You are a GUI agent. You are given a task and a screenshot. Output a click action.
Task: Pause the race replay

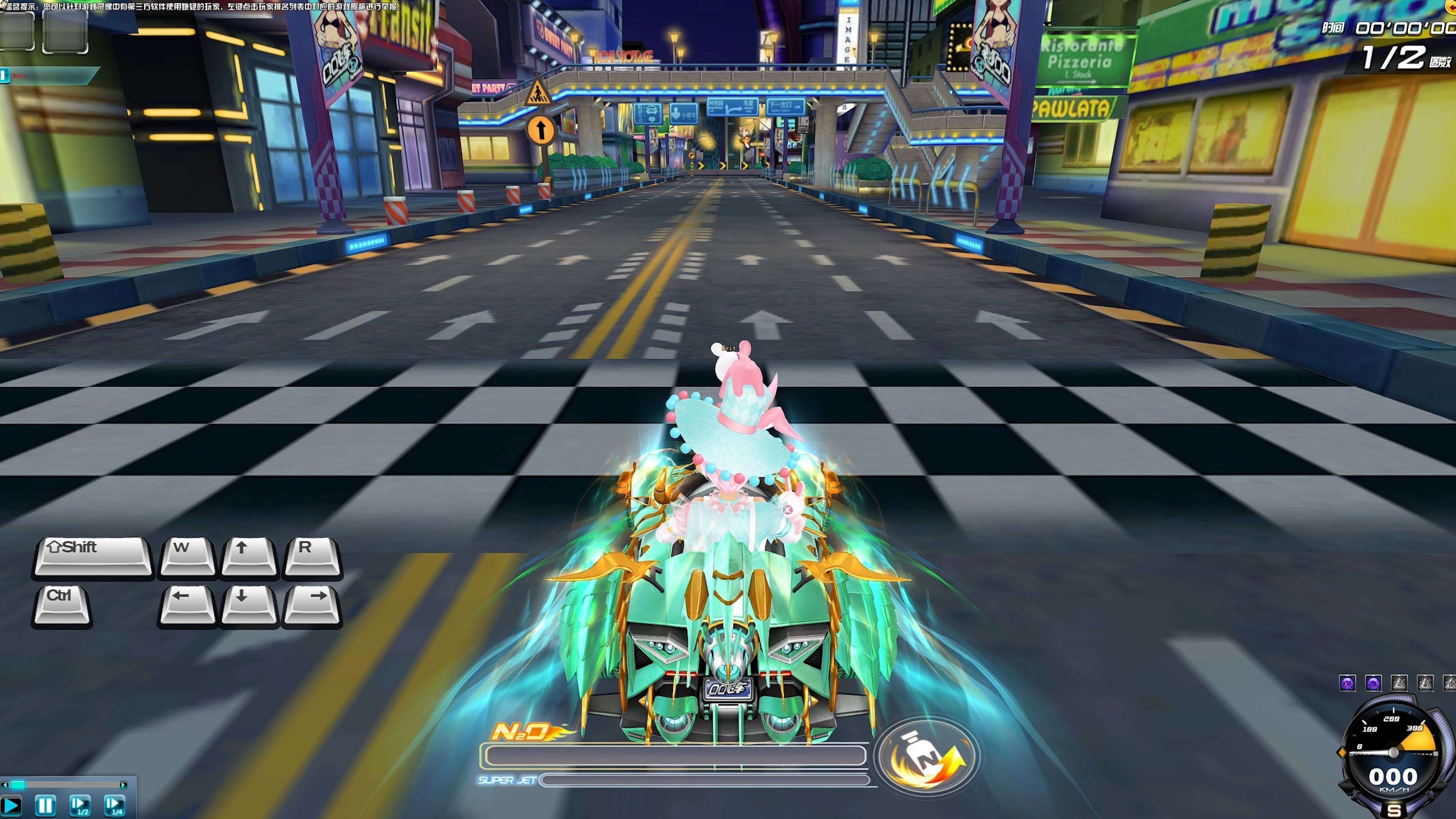point(45,805)
